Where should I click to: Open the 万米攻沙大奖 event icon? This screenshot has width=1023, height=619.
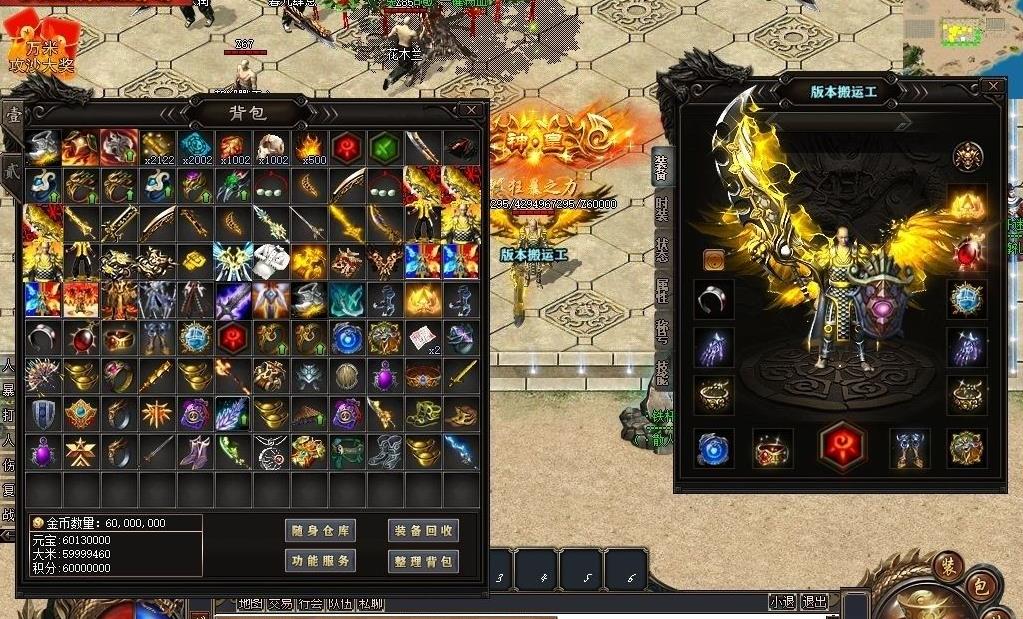[x=40, y=45]
